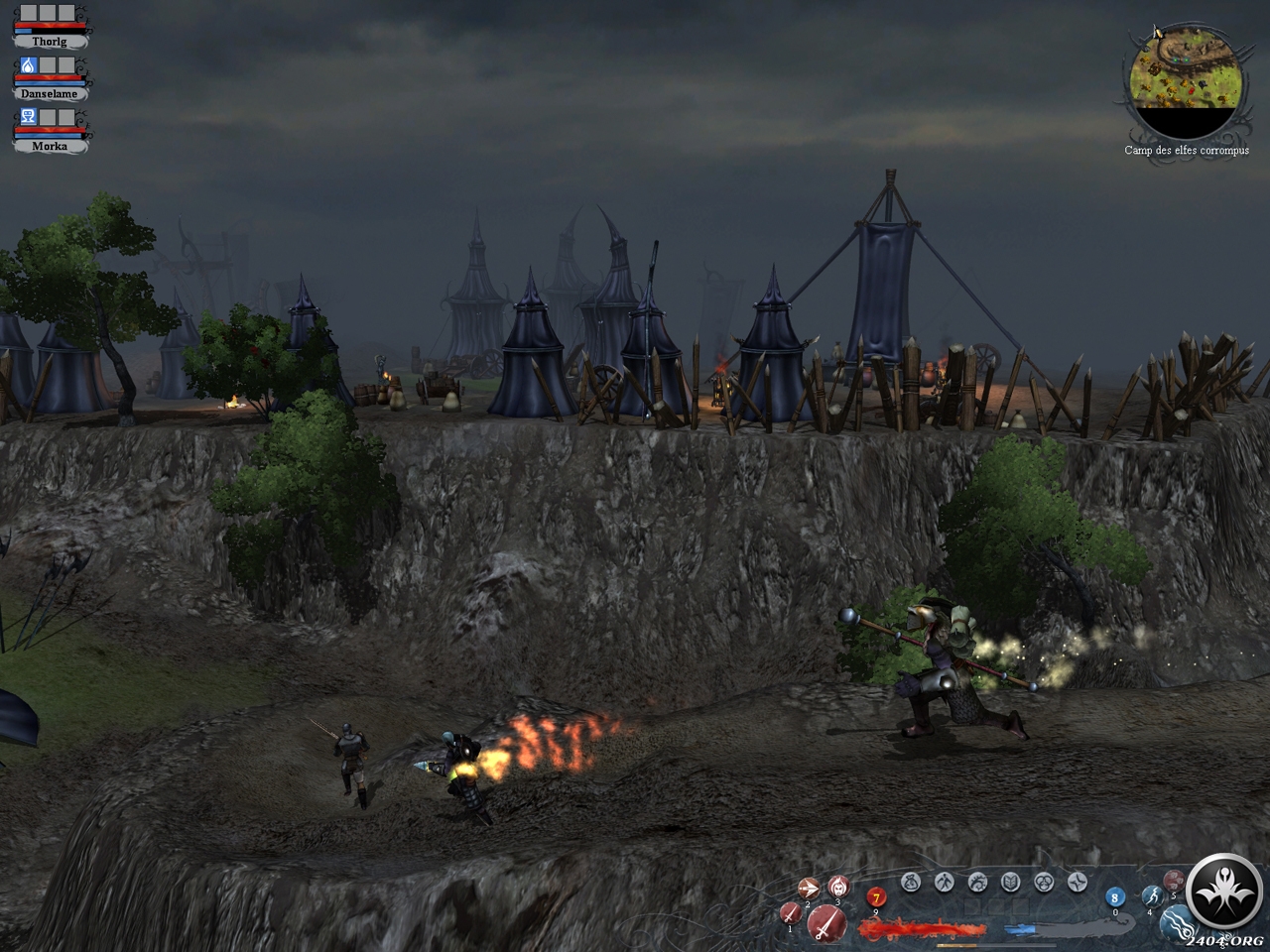Select party member Danselame
The image size is (1270, 952).
(x=49, y=93)
